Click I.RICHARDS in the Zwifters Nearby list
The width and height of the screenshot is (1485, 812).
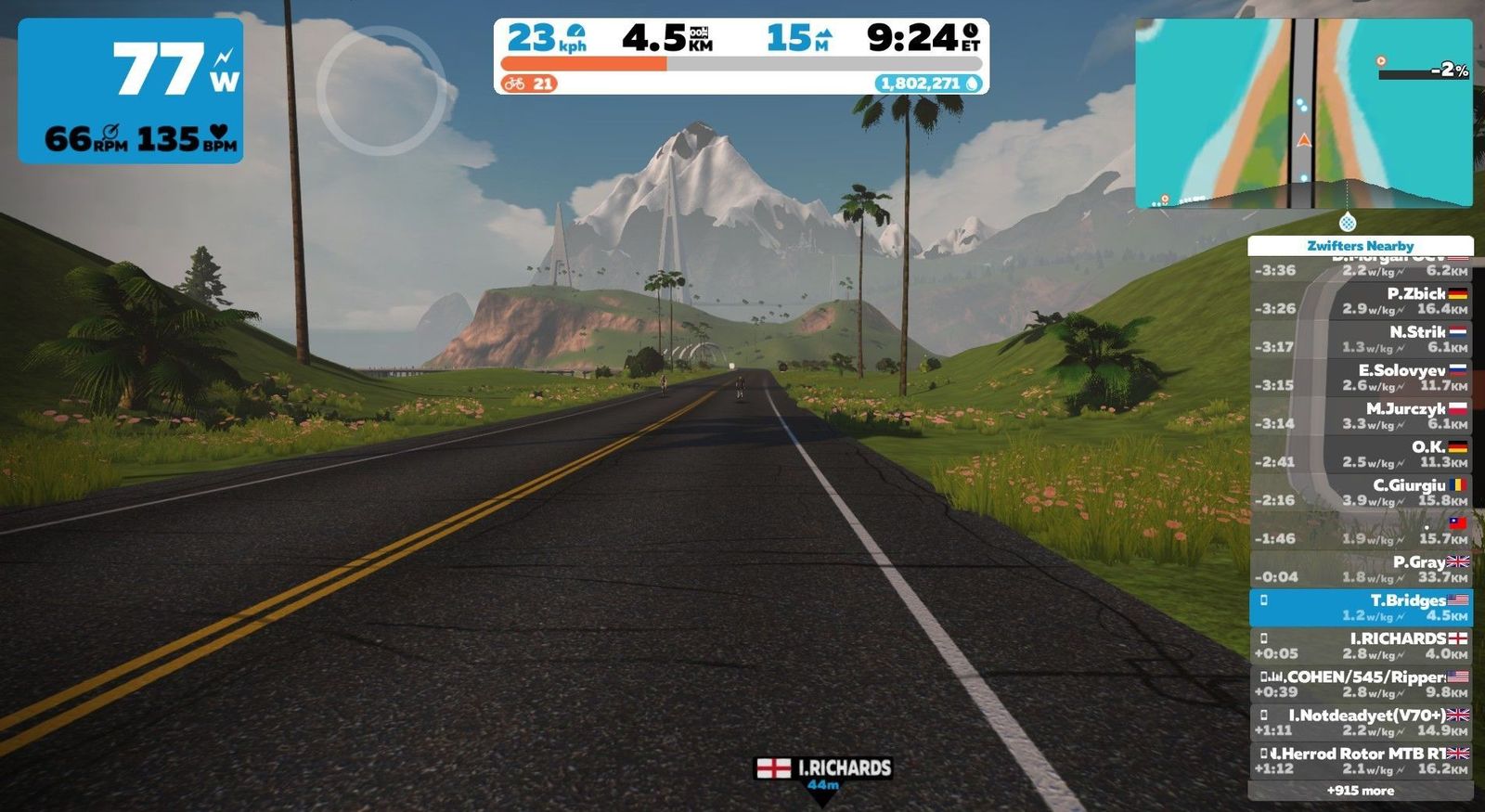[x=1360, y=646]
